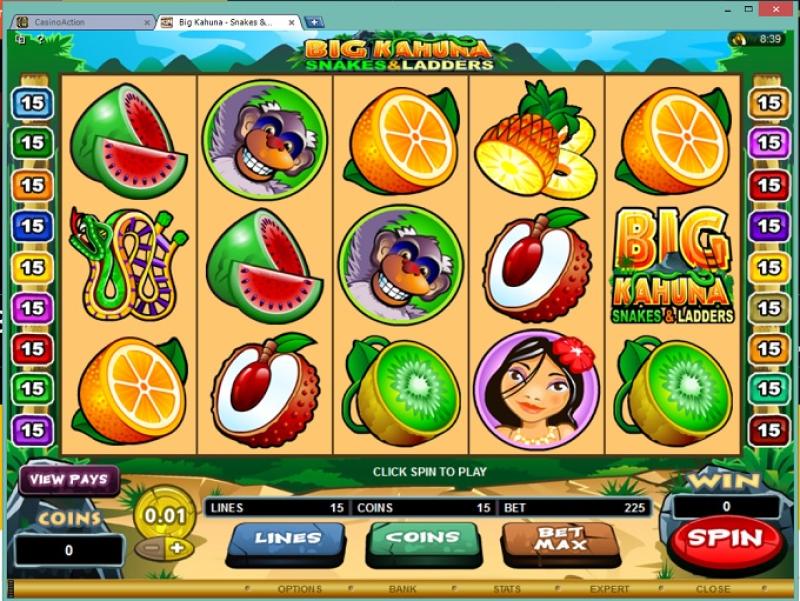Viewport: 800px width, 601px height.
Task: Hit the red SPIN button
Action: 726,538
